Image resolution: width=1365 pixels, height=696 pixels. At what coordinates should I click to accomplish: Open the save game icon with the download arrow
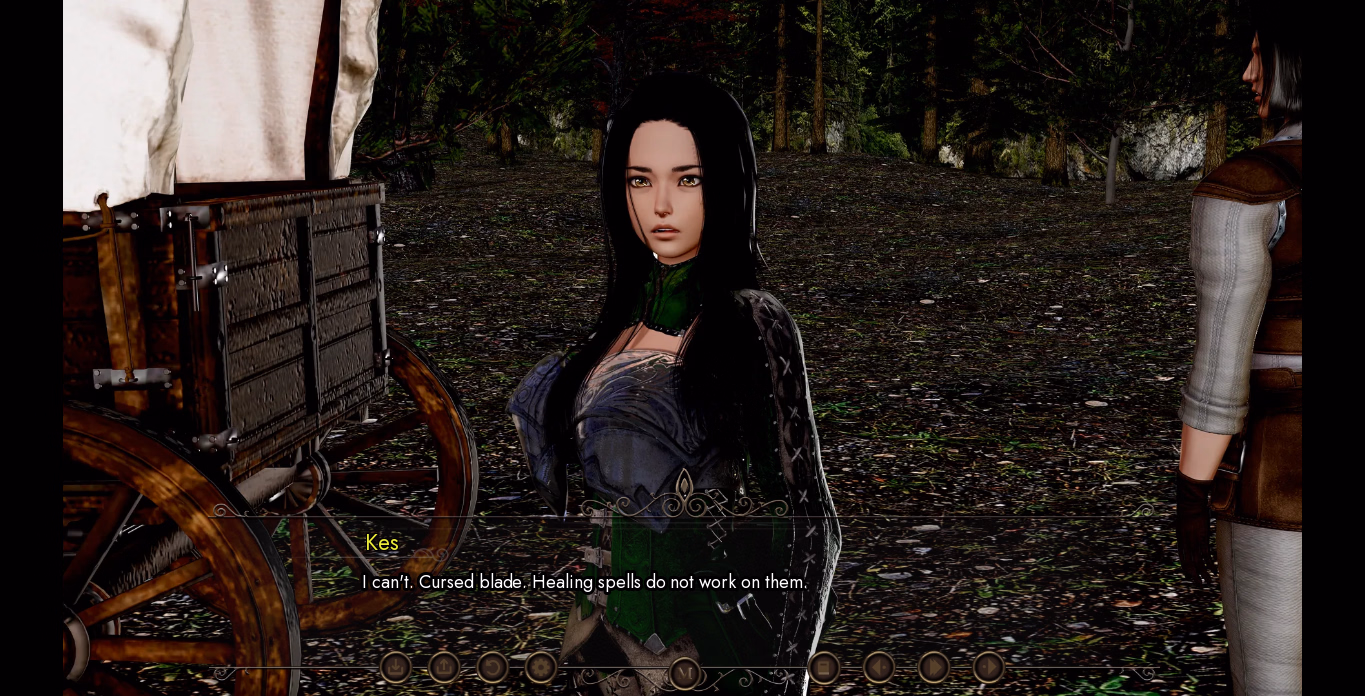[395, 667]
